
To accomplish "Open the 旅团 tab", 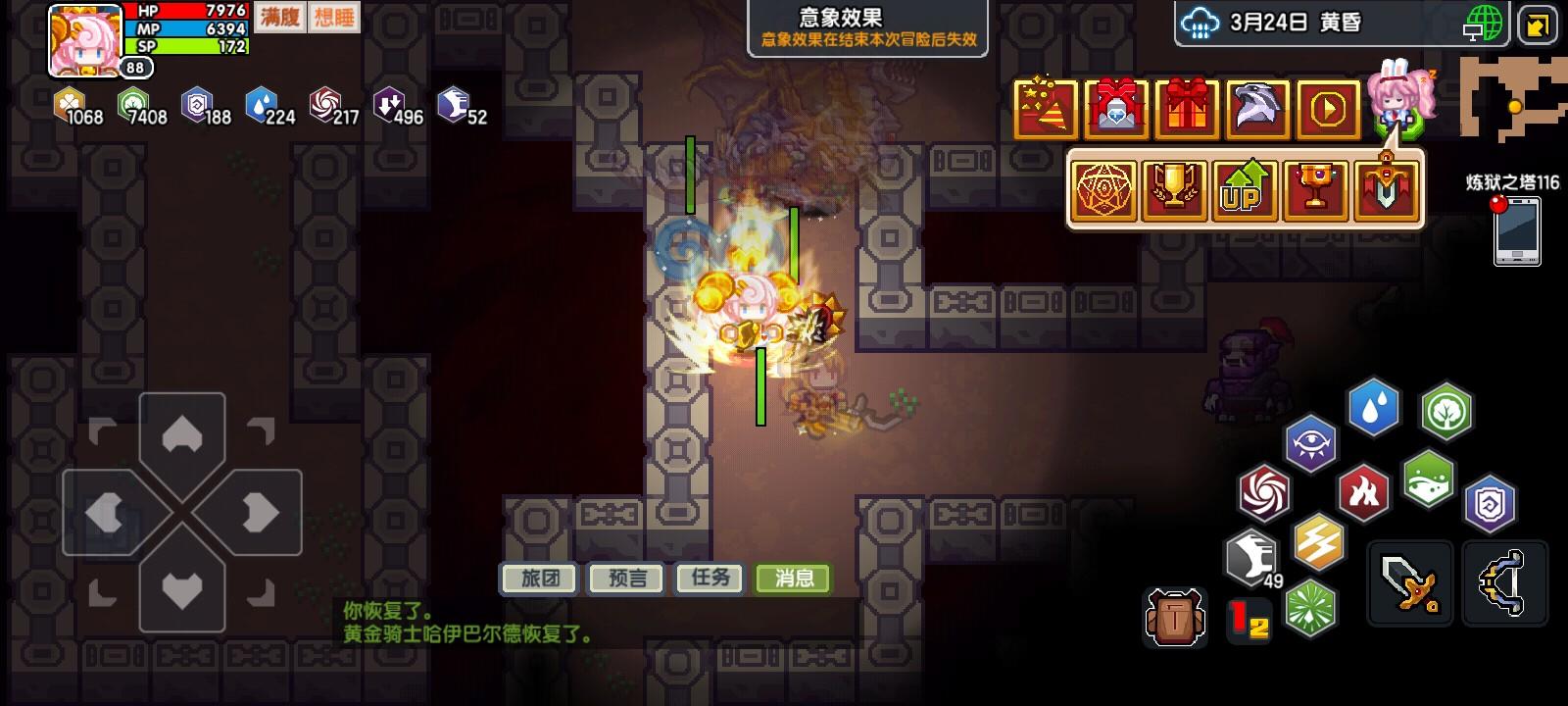I will click(x=537, y=579).
